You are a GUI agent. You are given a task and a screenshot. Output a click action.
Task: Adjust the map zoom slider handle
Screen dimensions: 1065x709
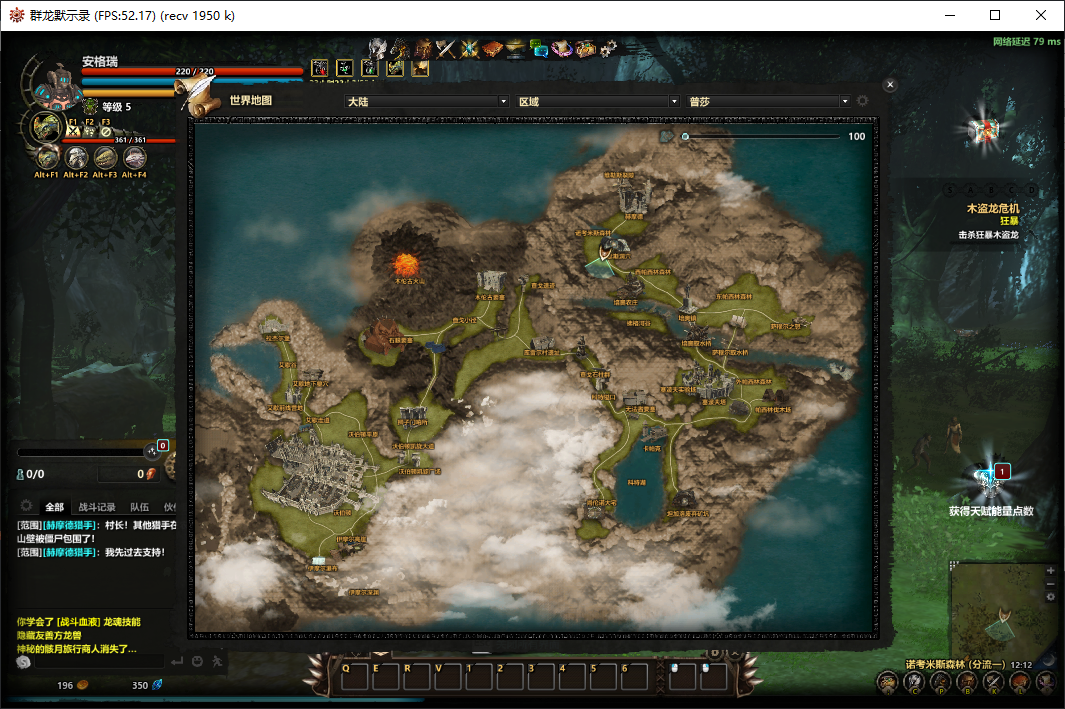pos(685,136)
